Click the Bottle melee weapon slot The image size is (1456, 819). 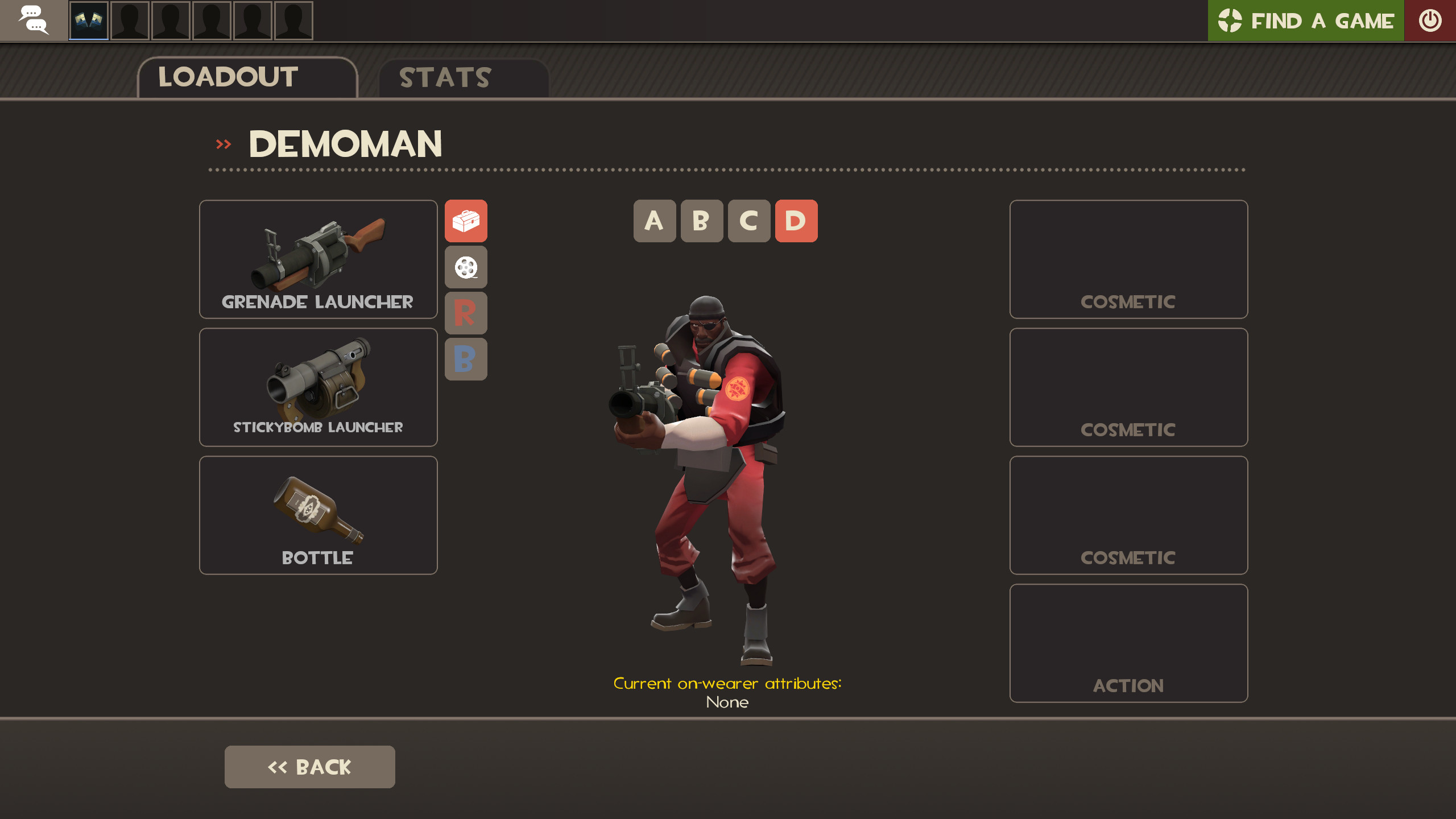(x=318, y=514)
